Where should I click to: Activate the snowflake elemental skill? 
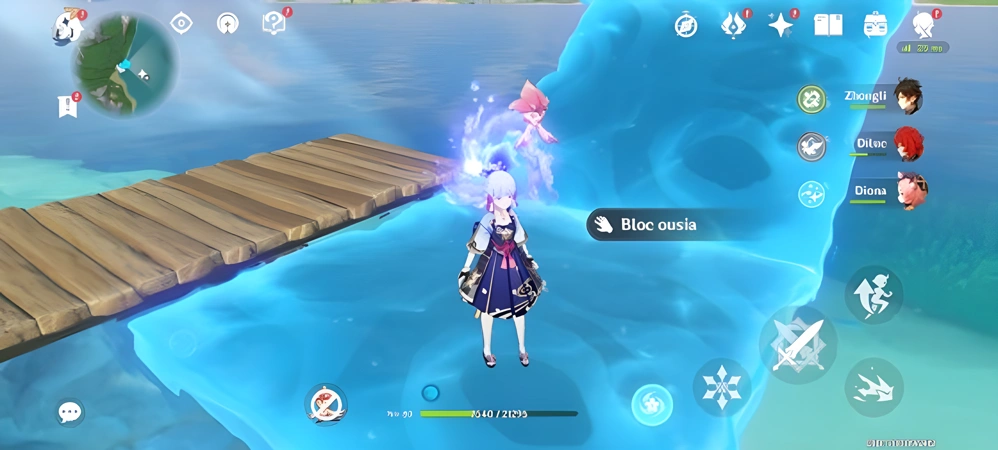(721, 387)
